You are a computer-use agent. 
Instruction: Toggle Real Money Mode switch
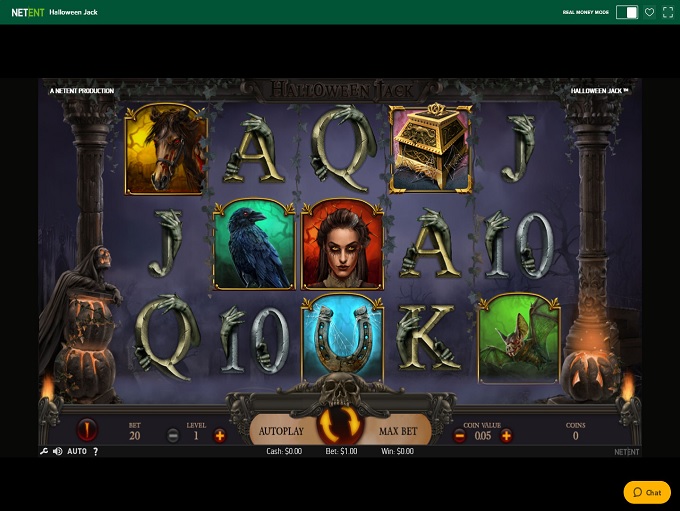pyautogui.click(x=627, y=12)
